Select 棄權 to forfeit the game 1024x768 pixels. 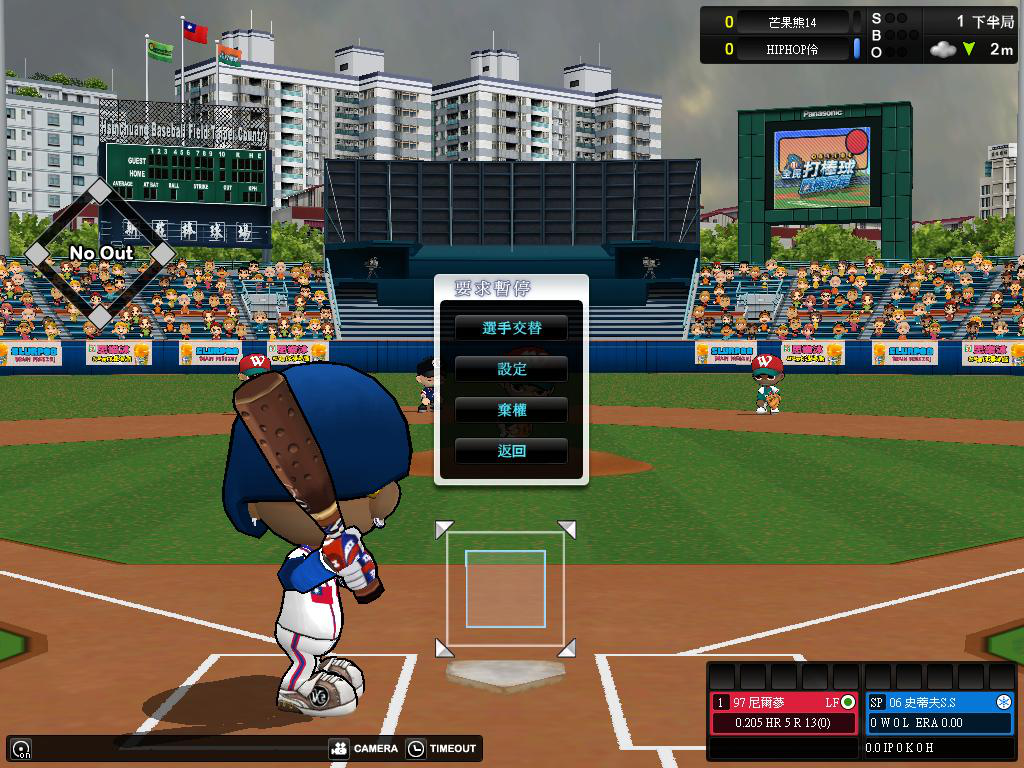(x=511, y=410)
